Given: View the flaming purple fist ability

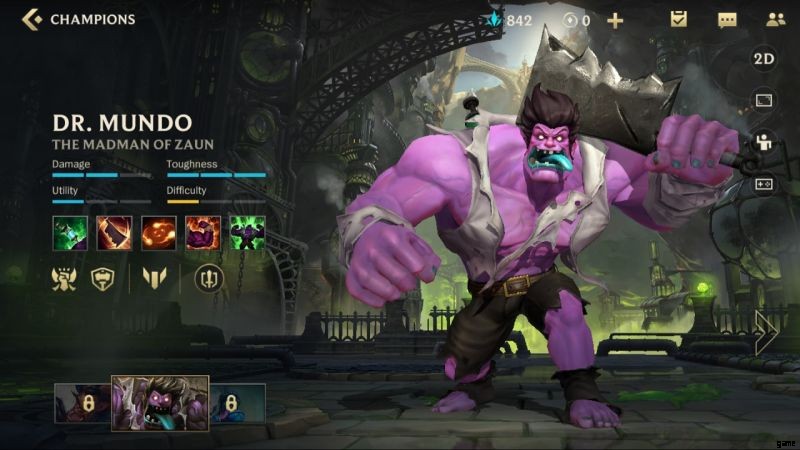Looking at the screenshot, I should (x=203, y=233).
